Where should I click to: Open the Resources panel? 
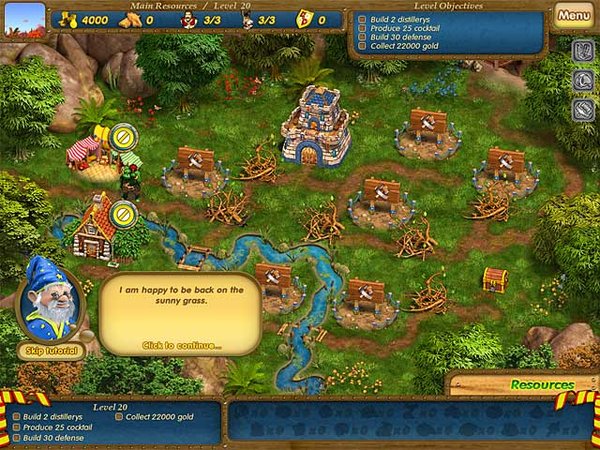[x=541, y=384]
